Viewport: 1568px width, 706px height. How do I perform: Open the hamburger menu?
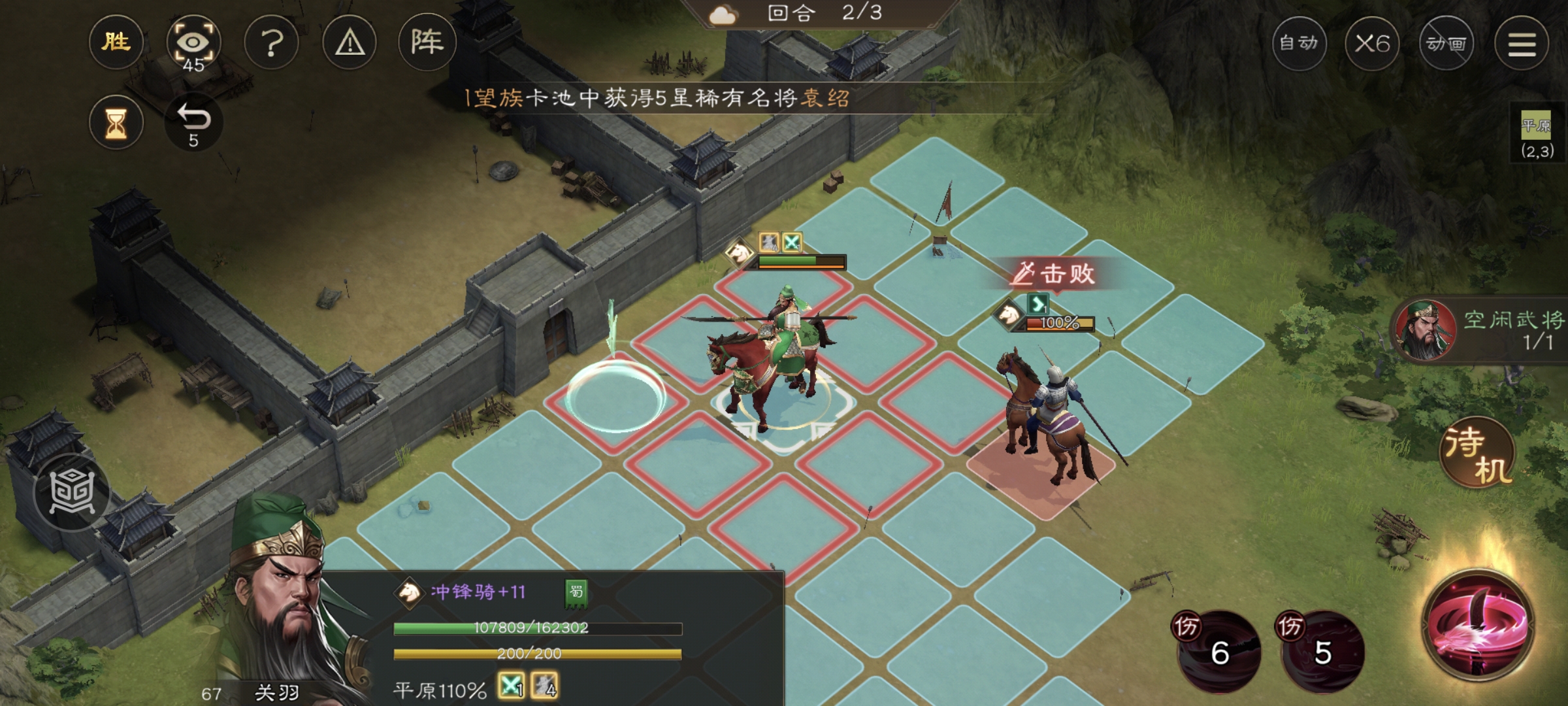1522,44
